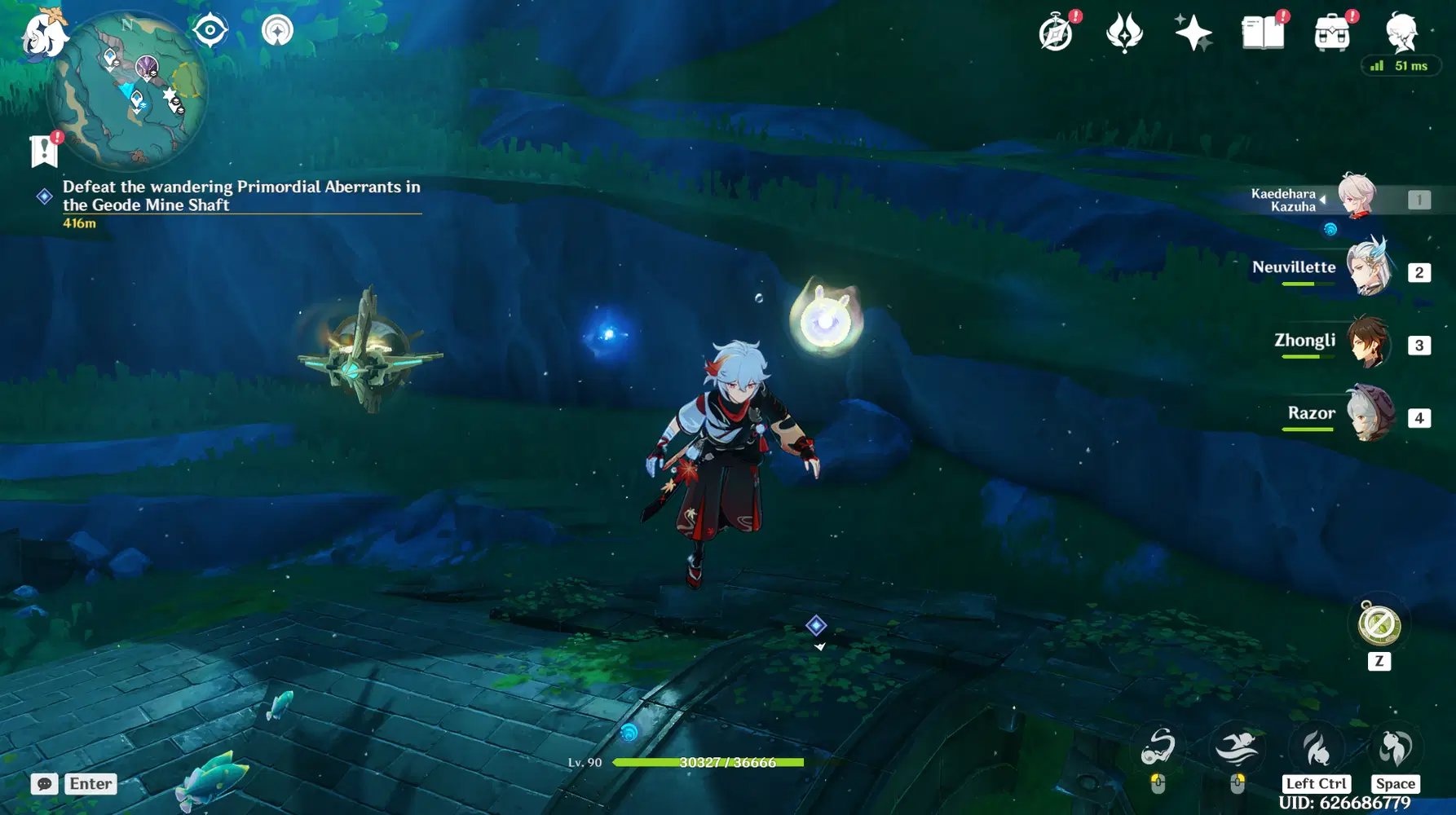Image resolution: width=1456 pixels, height=815 pixels.
Task: Select Kaedehara Kazuha party slot
Action: point(1357,196)
